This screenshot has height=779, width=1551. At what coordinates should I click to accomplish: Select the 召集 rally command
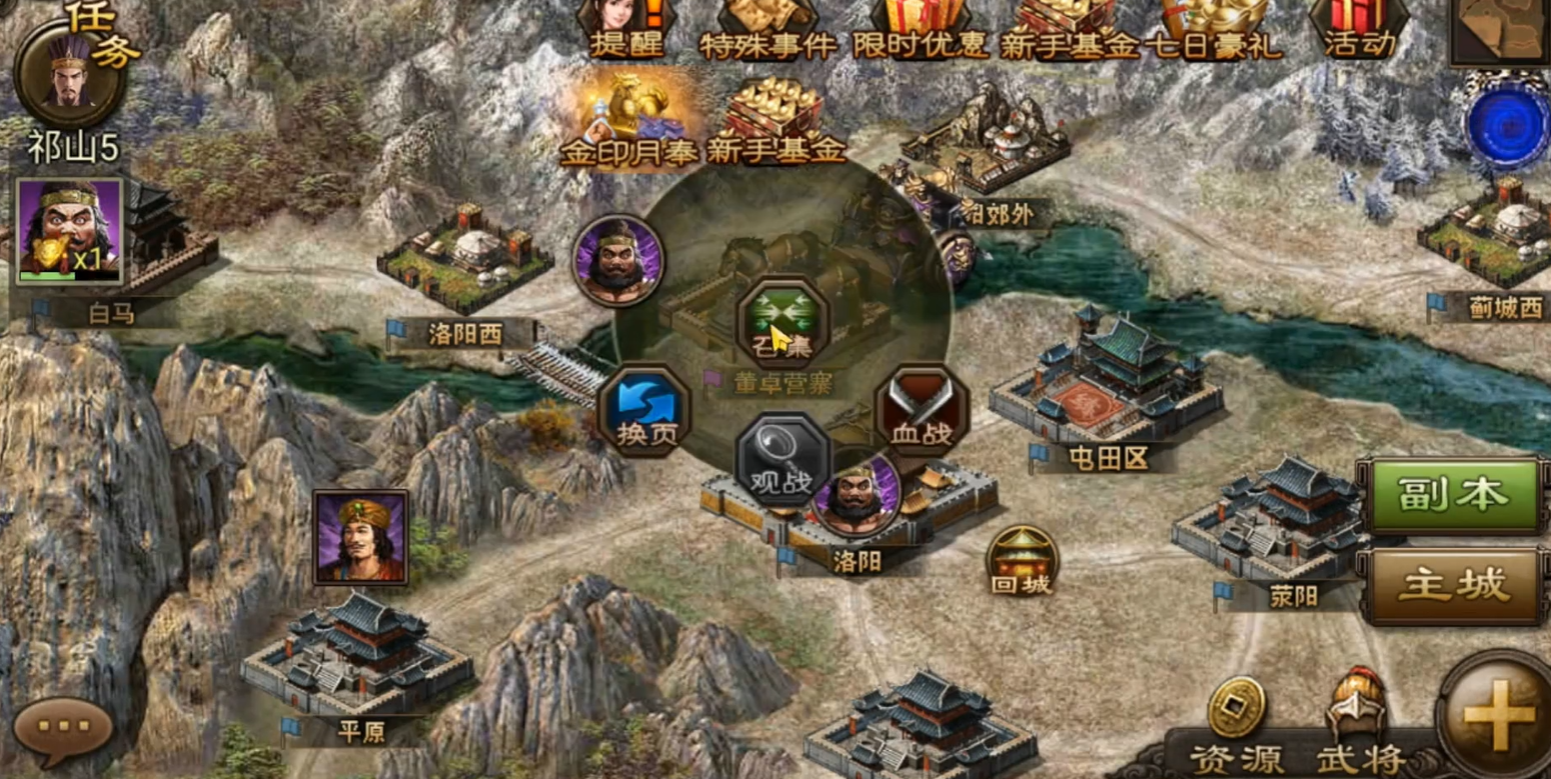pyautogui.click(x=783, y=322)
